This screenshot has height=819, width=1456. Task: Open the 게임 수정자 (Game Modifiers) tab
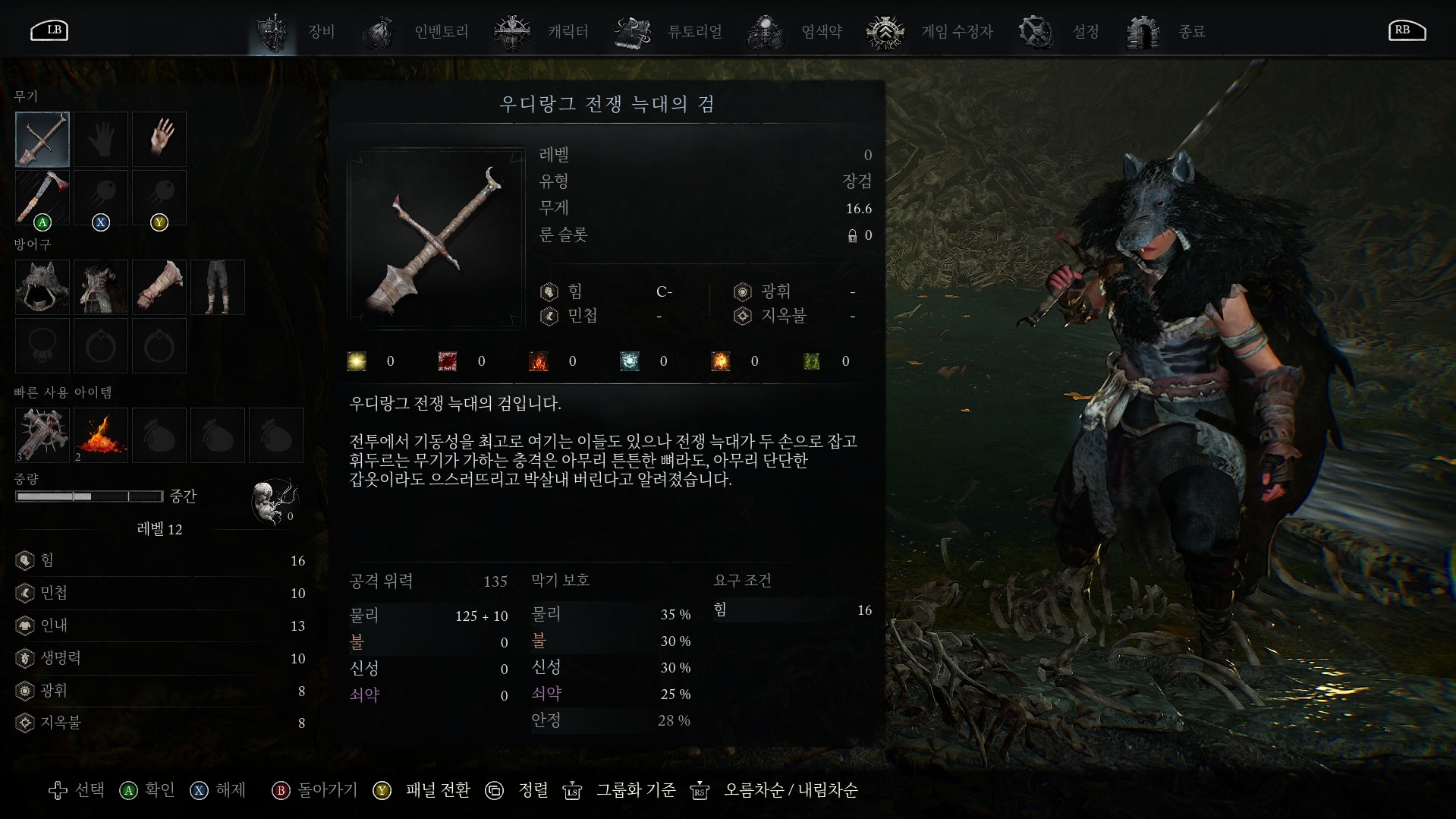coord(930,32)
